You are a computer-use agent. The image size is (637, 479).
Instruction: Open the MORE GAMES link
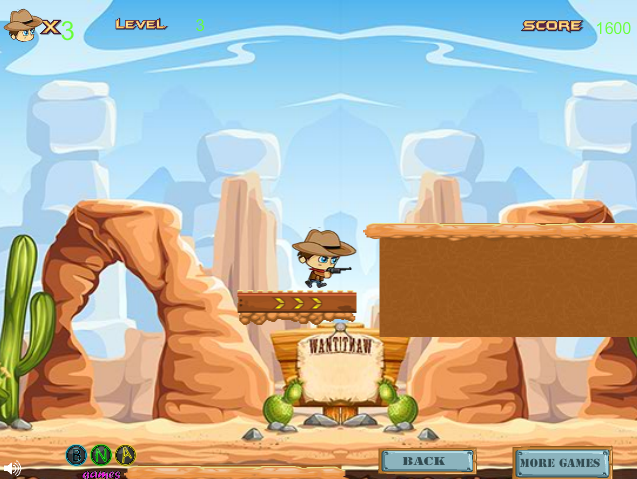click(x=561, y=463)
